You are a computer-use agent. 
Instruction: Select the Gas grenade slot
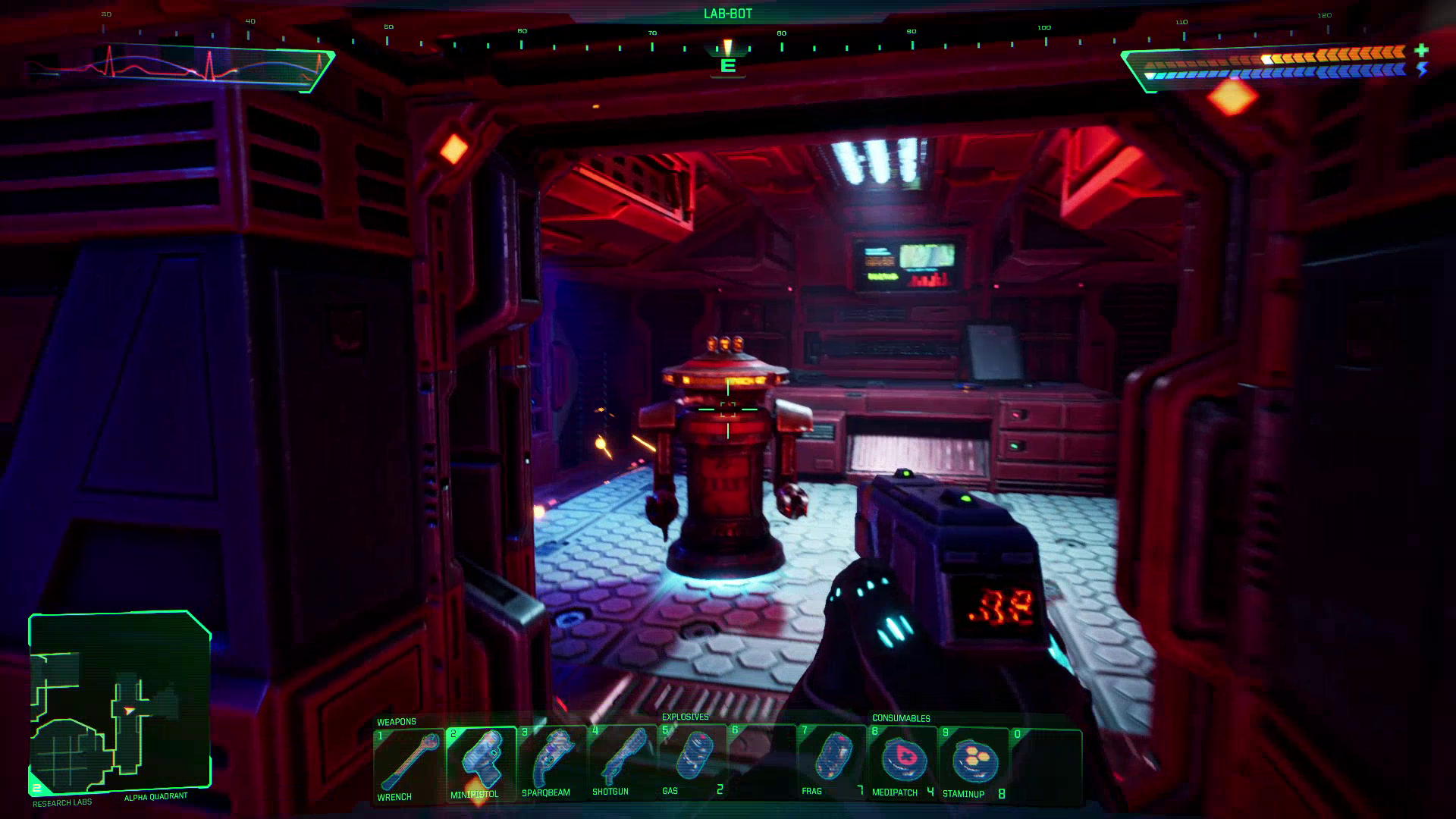tap(692, 763)
